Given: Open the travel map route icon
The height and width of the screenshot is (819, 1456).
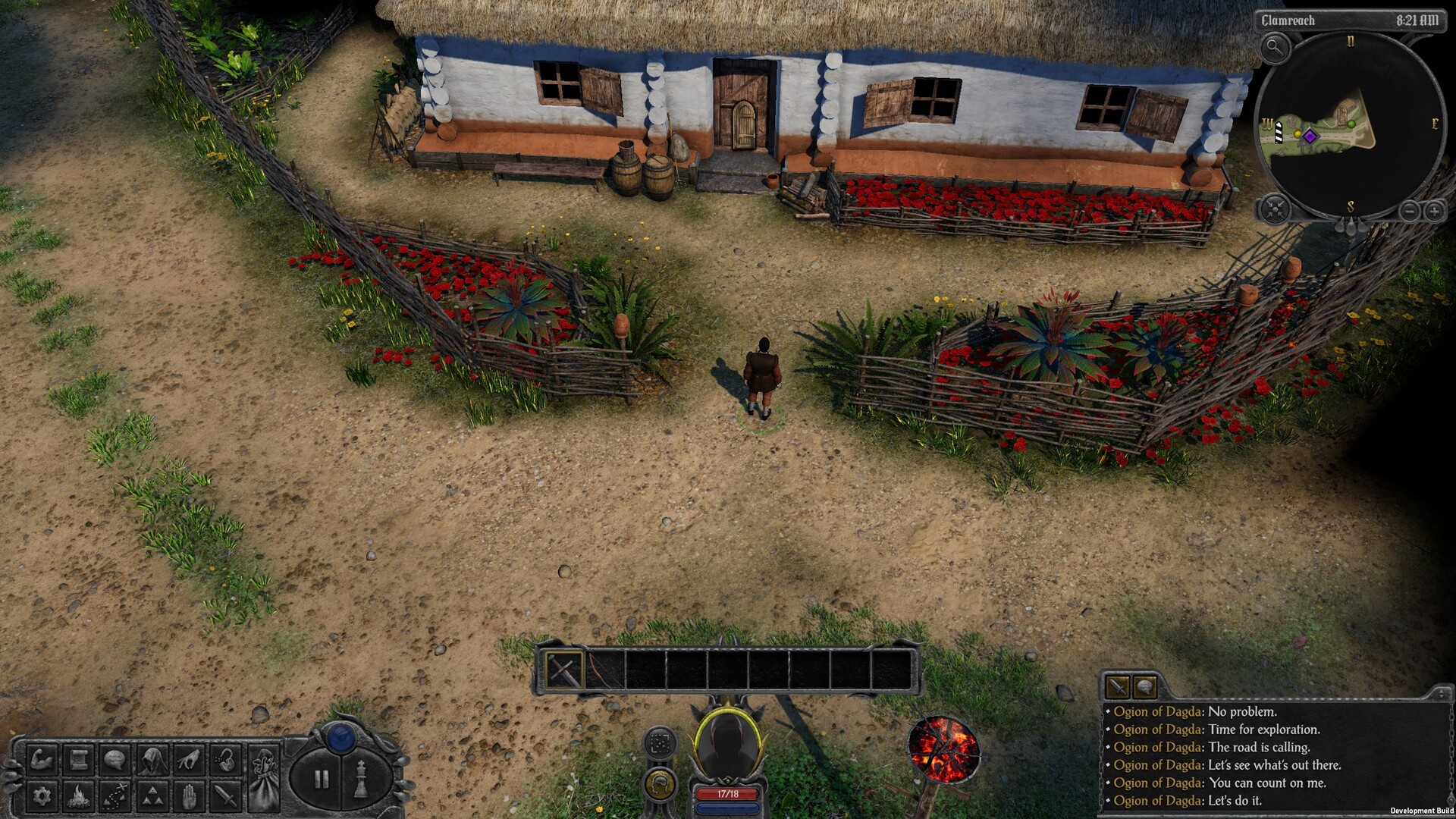Looking at the screenshot, I should pos(115,796).
